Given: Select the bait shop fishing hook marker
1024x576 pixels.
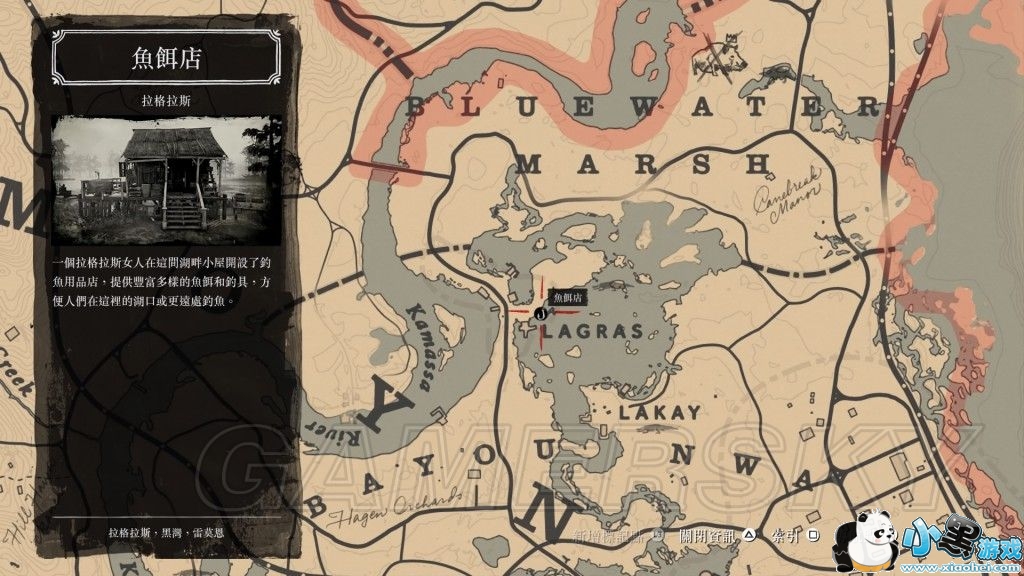Looking at the screenshot, I should [x=540, y=313].
